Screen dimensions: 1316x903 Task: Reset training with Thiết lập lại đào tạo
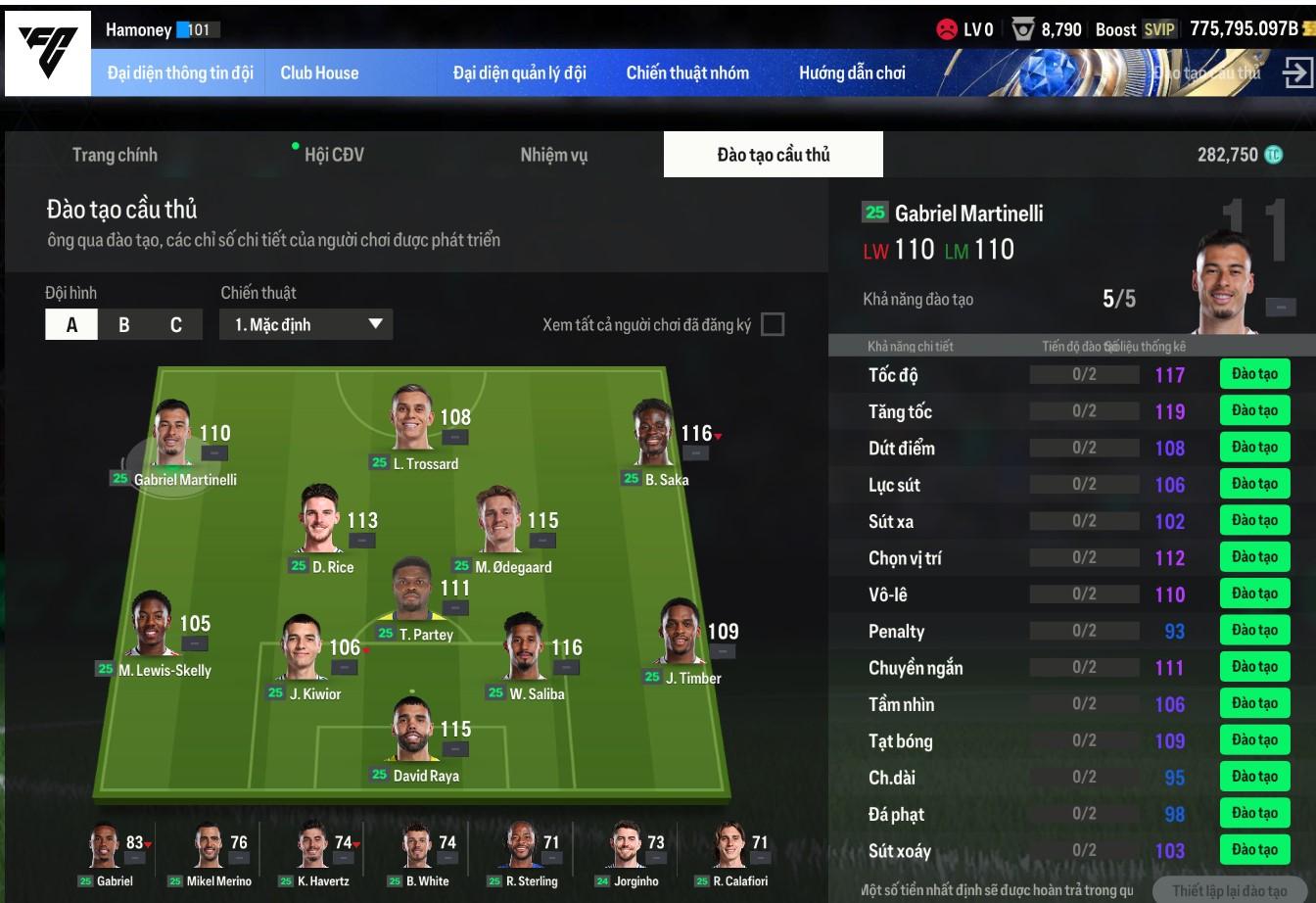click(1229, 890)
